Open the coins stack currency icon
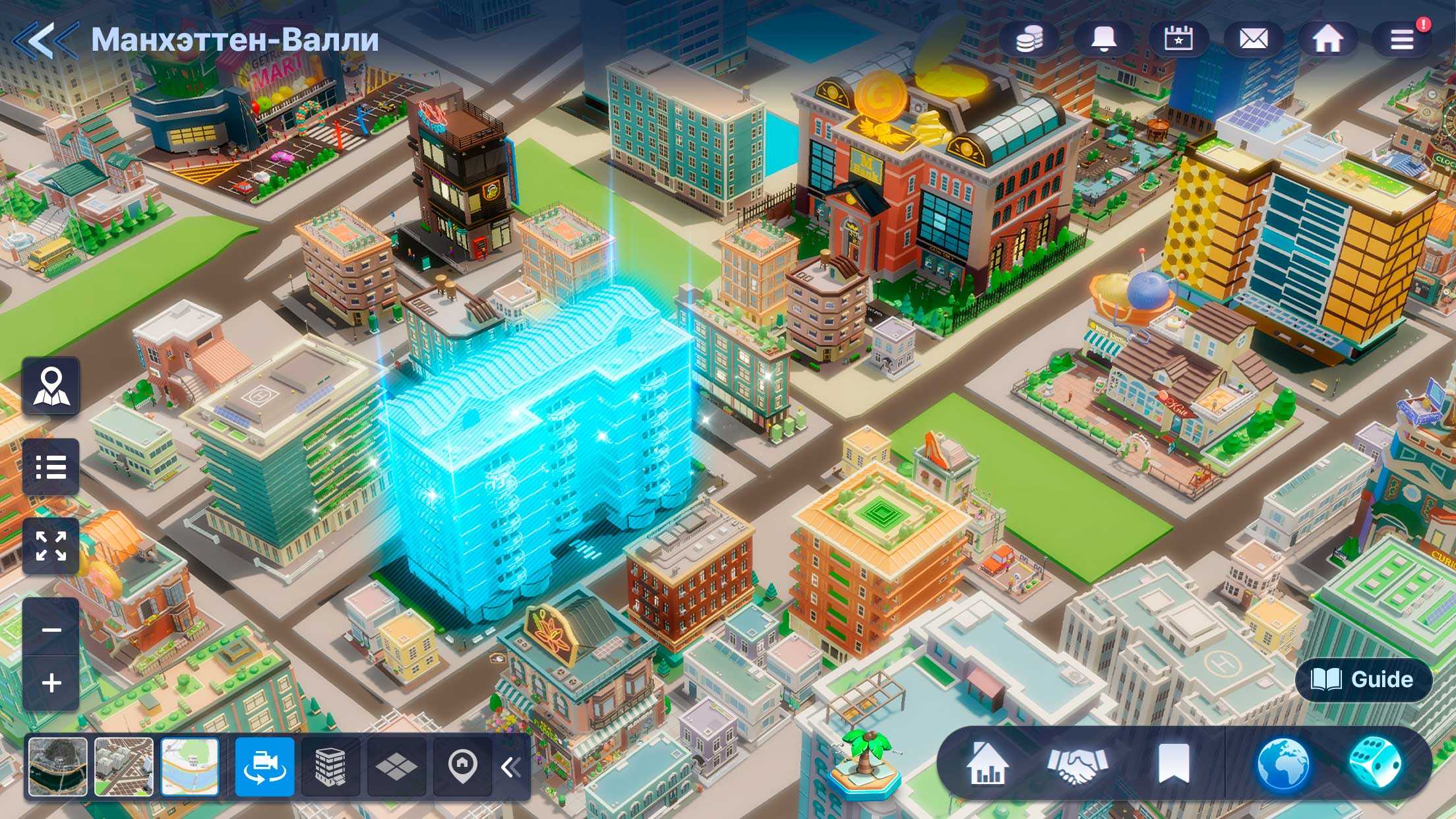1456x819 pixels. click(x=1029, y=40)
